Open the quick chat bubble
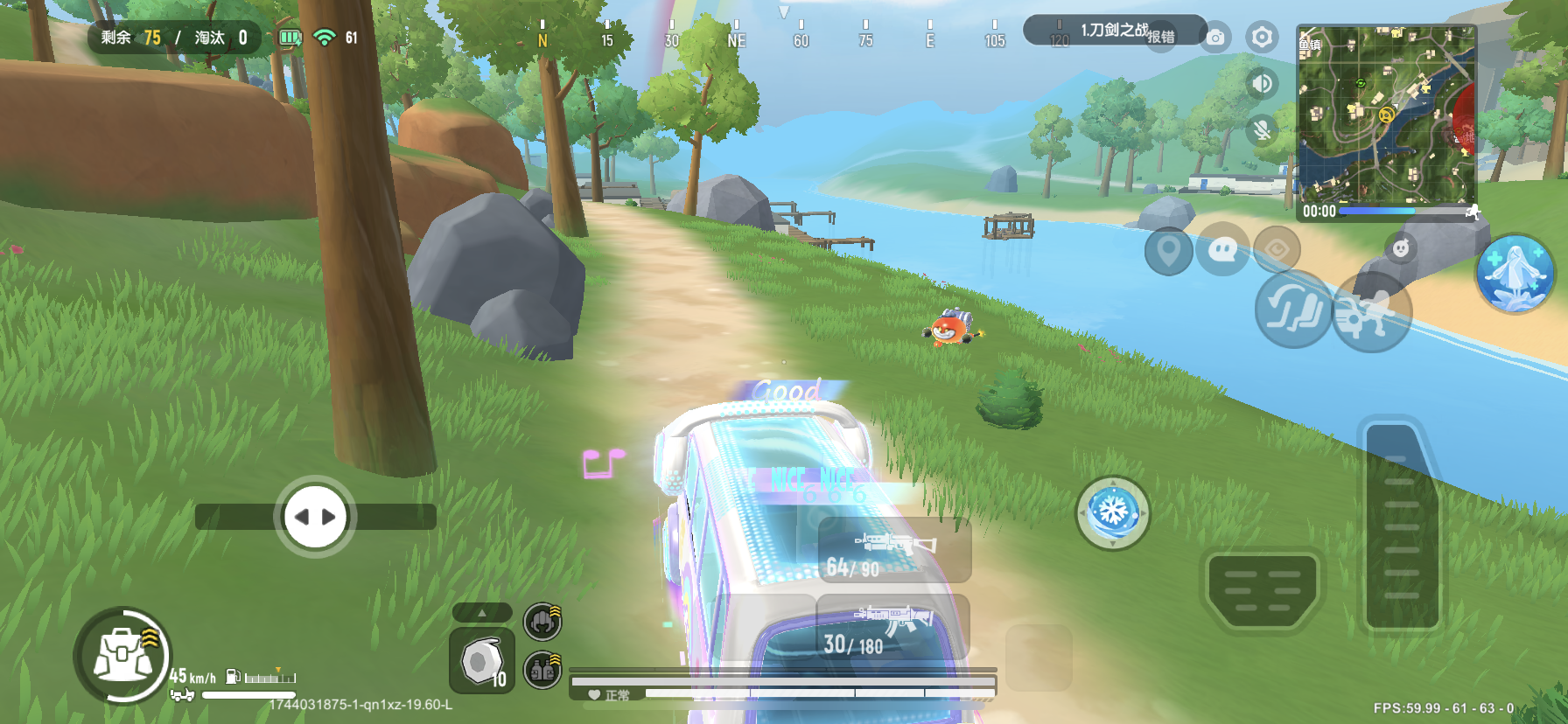This screenshot has height=724, width=1568. click(x=1222, y=251)
